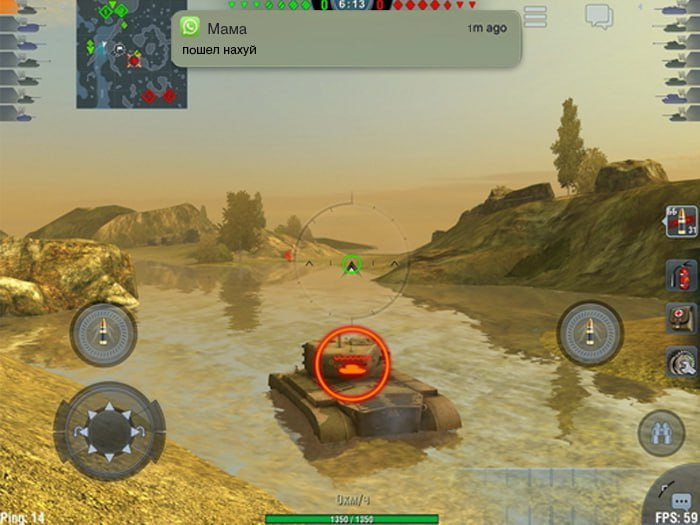Viewport: 700px width, 525px height.
Task: Fire using the right shell button
Action: [590, 332]
